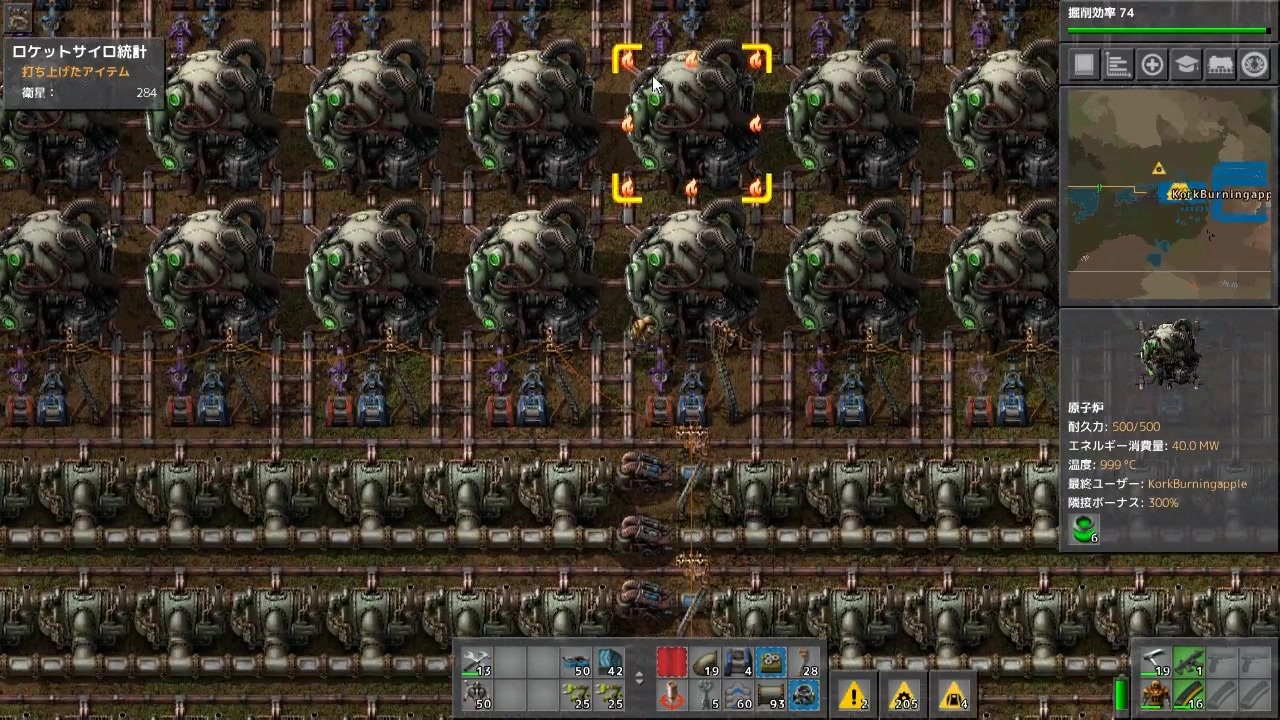Select the flamethrower weapon slot
1280x720 pixels.
tap(1156, 662)
